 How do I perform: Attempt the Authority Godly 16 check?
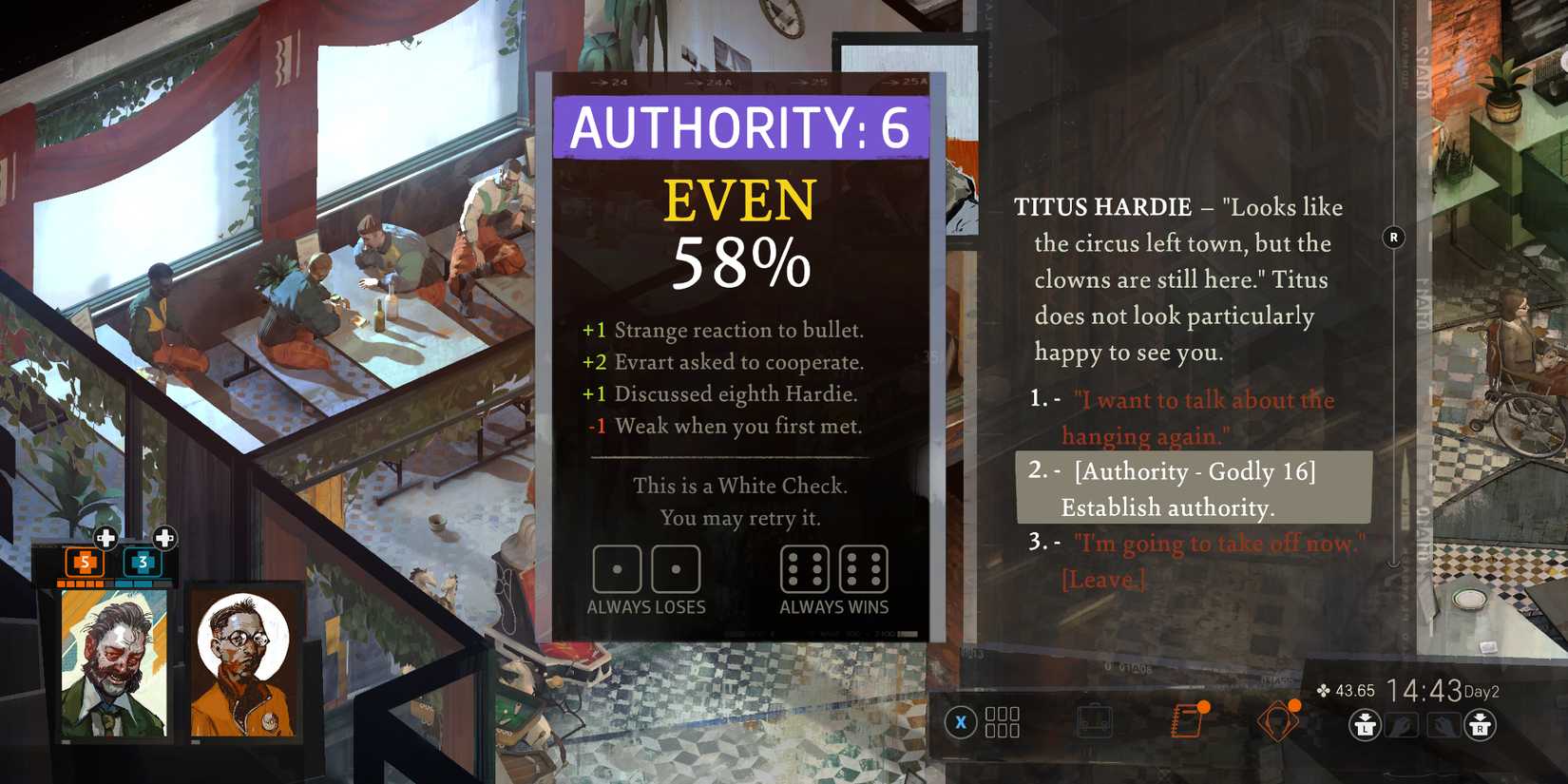(x=1193, y=488)
